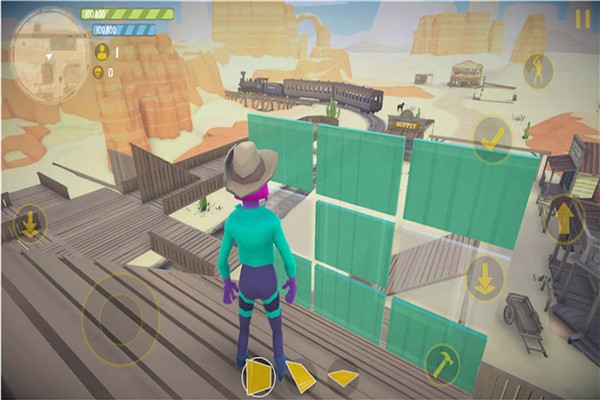600x400 pixels.
Task: Confirm placement with the checkmark button
Action: tap(492, 138)
